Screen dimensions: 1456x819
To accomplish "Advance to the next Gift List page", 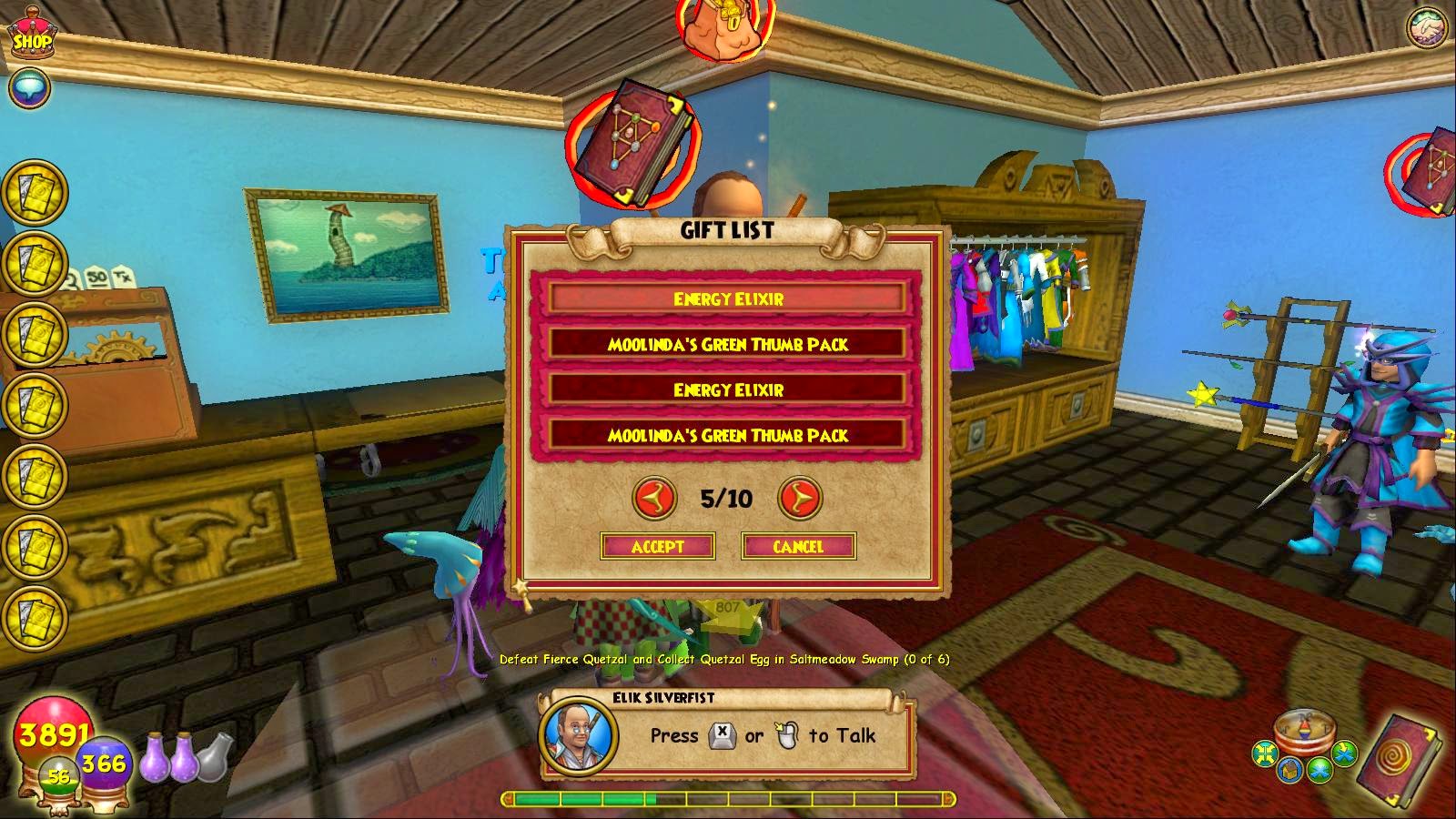I will [x=800, y=498].
